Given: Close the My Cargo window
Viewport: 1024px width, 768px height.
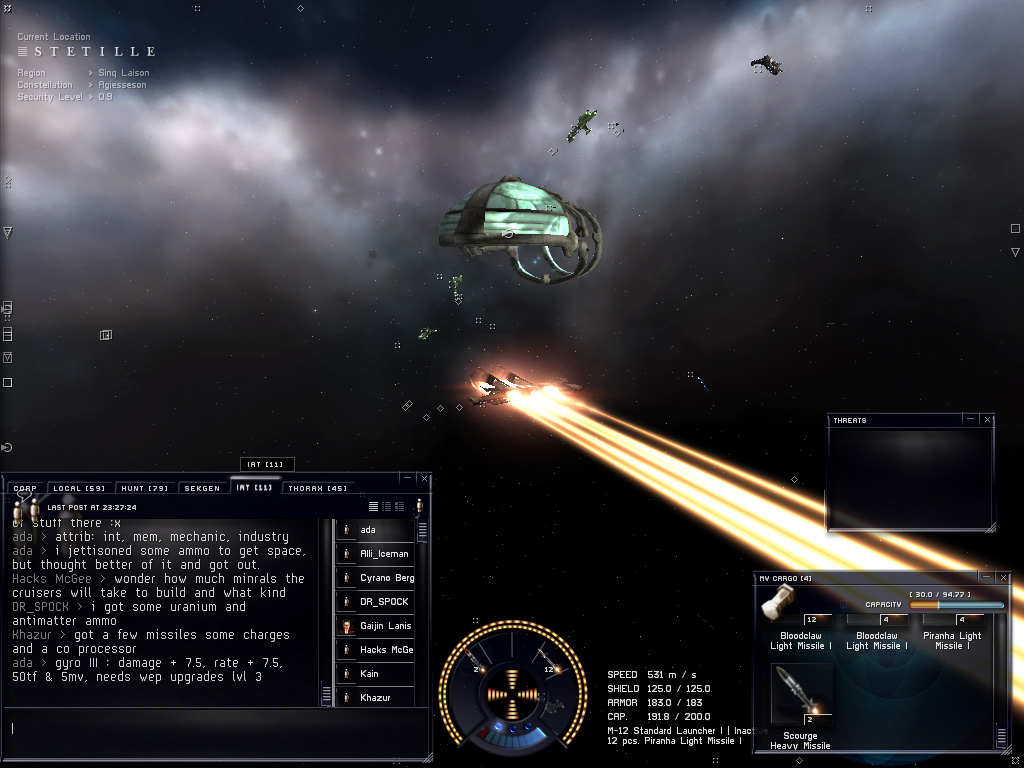Looking at the screenshot, I should pyautogui.click(x=1001, y=577).
